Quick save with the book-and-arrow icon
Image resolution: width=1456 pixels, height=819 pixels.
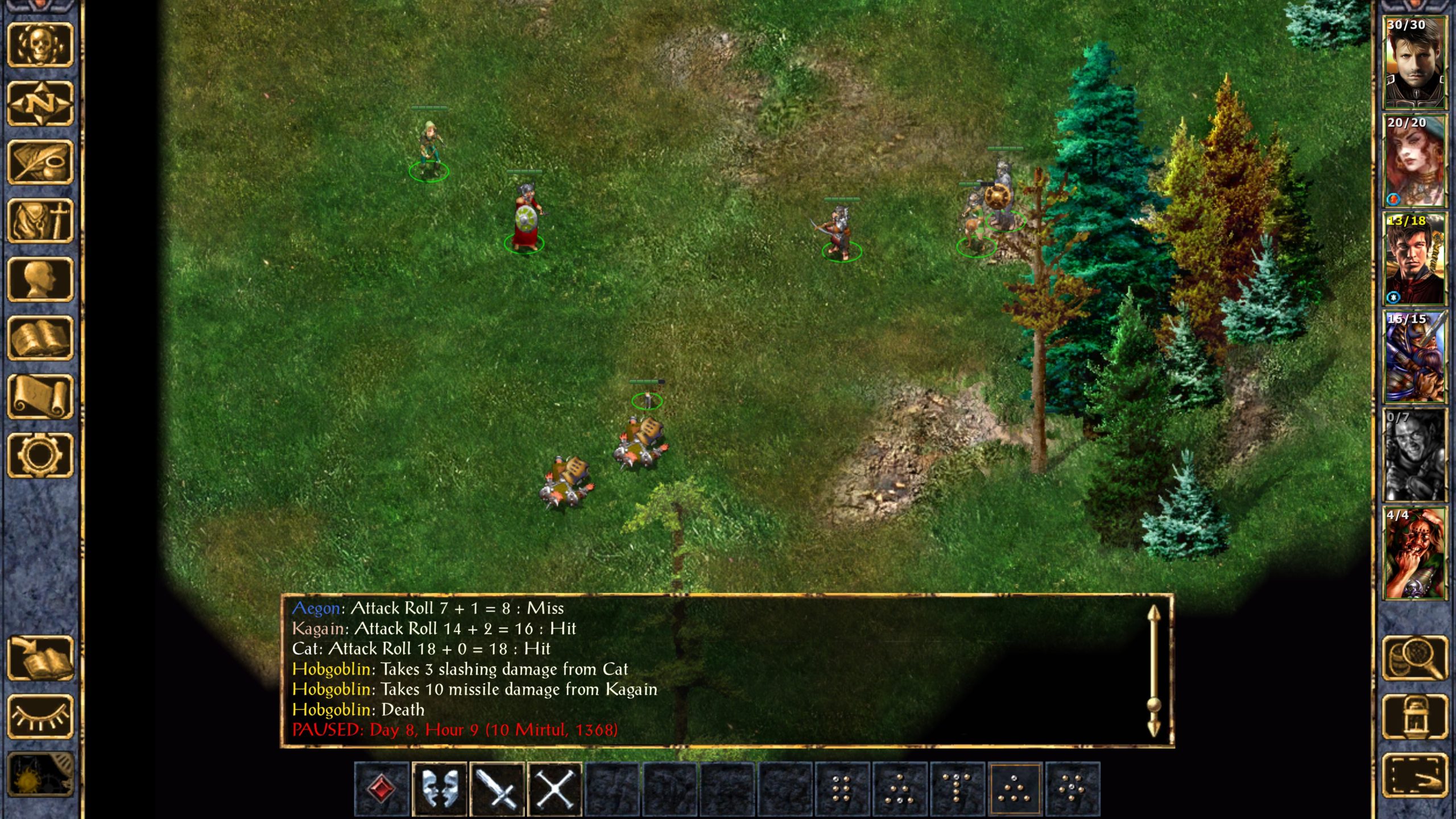[x=40, y=658]
